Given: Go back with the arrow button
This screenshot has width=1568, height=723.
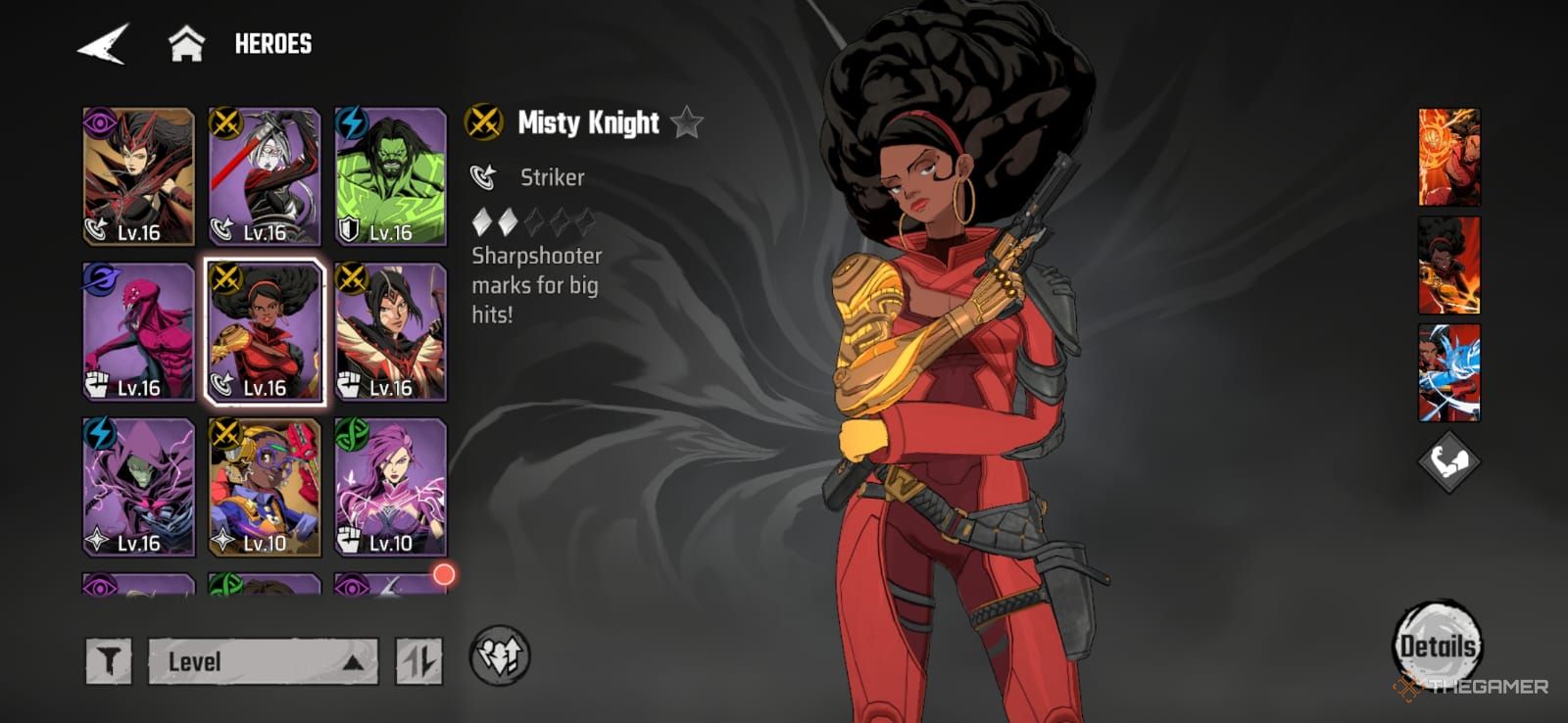Looking at the screenshot, I should coord(103,44).
